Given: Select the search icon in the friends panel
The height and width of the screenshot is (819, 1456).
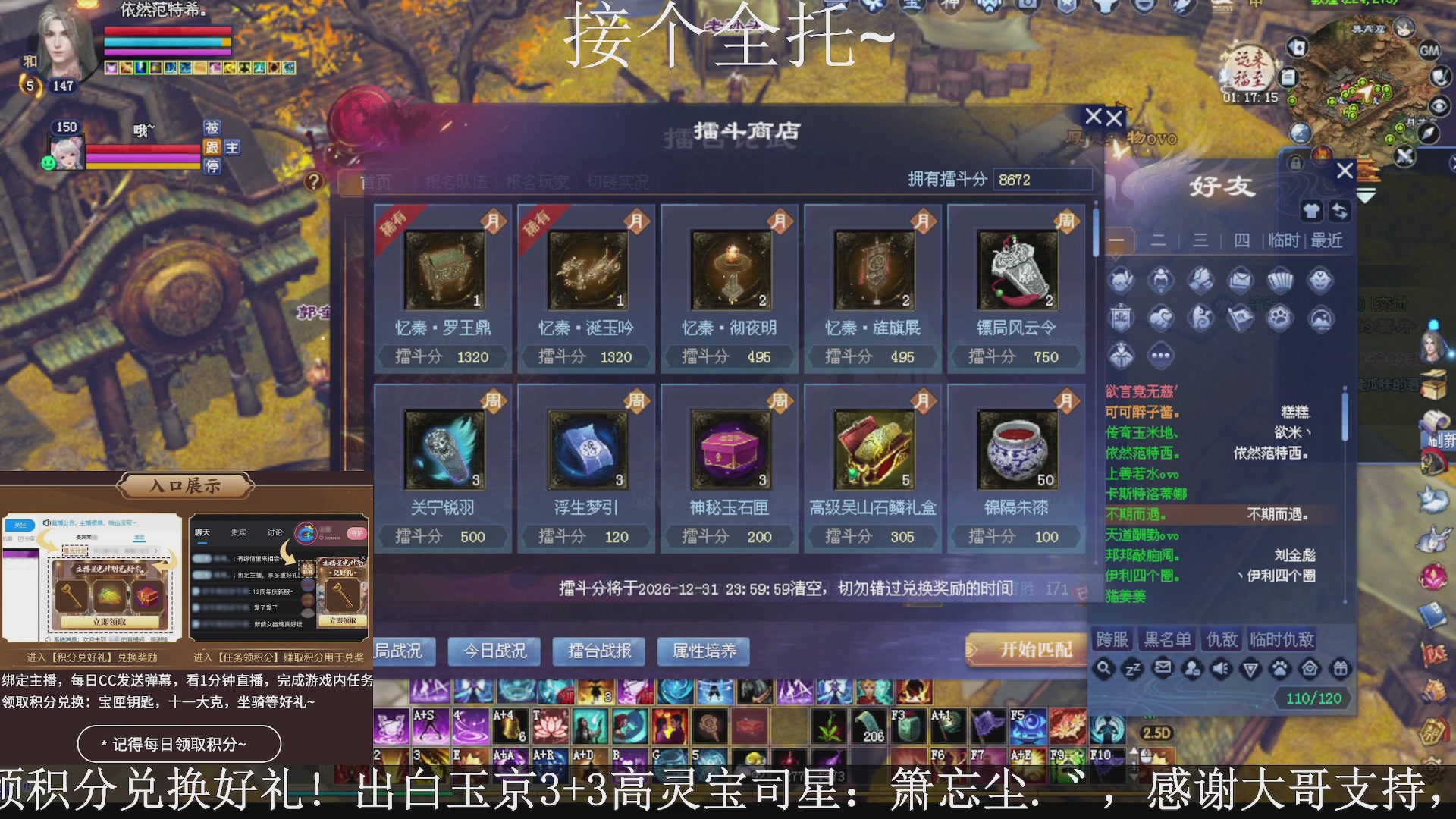Looking at the screenshot, I should click(1103, 670).
